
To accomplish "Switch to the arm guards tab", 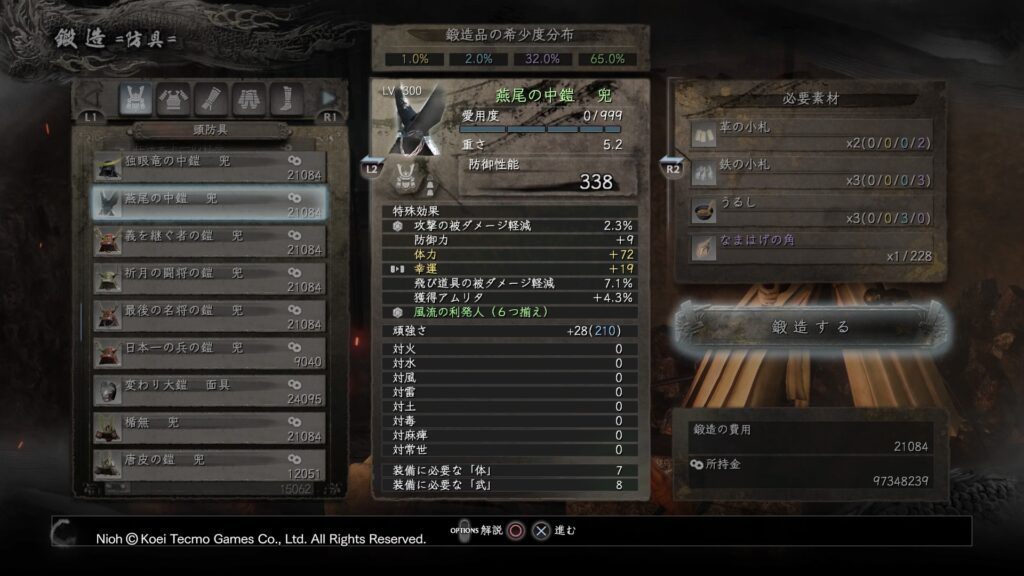I will pos(211,98).
